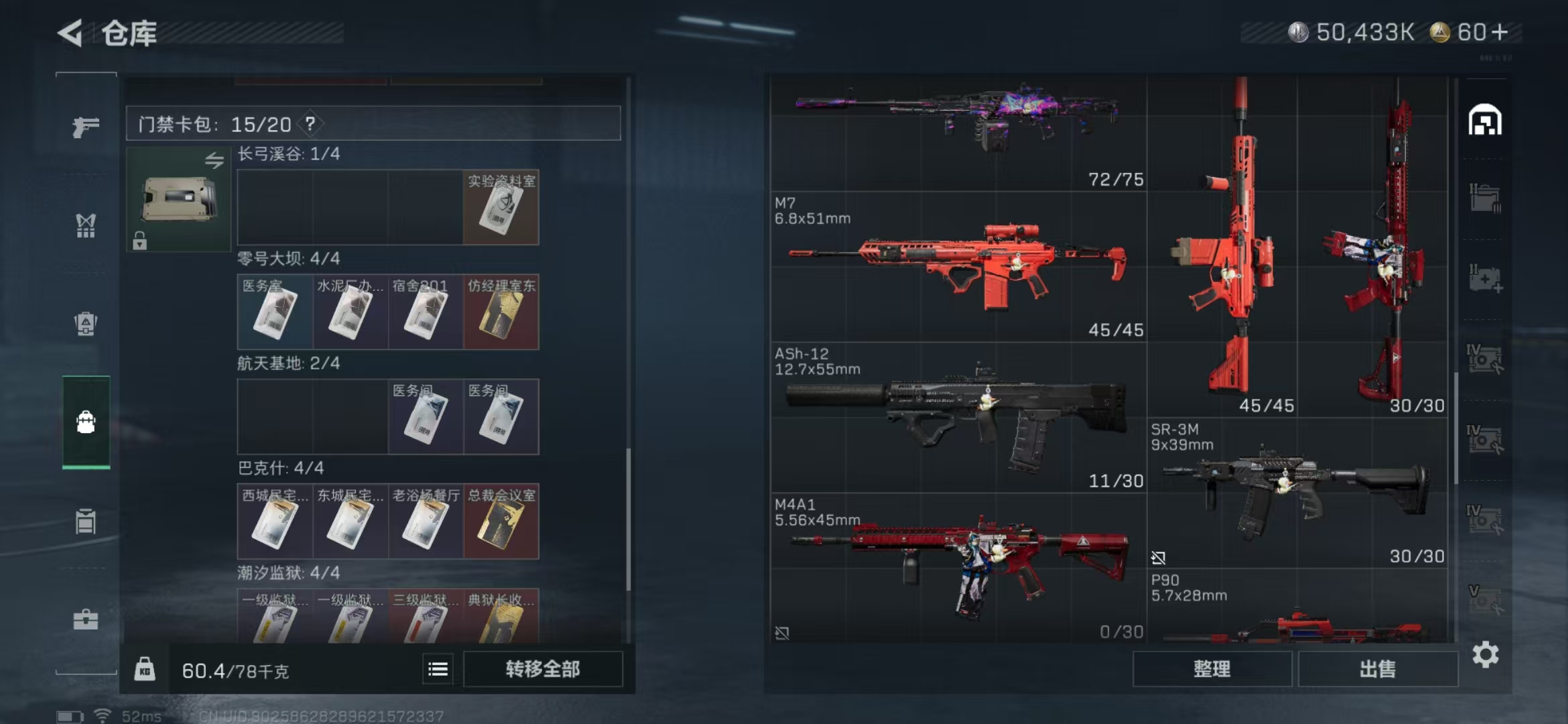Open the pistol weapons tab
This screenshot has width=1568, height=724.
coord(86,125)
